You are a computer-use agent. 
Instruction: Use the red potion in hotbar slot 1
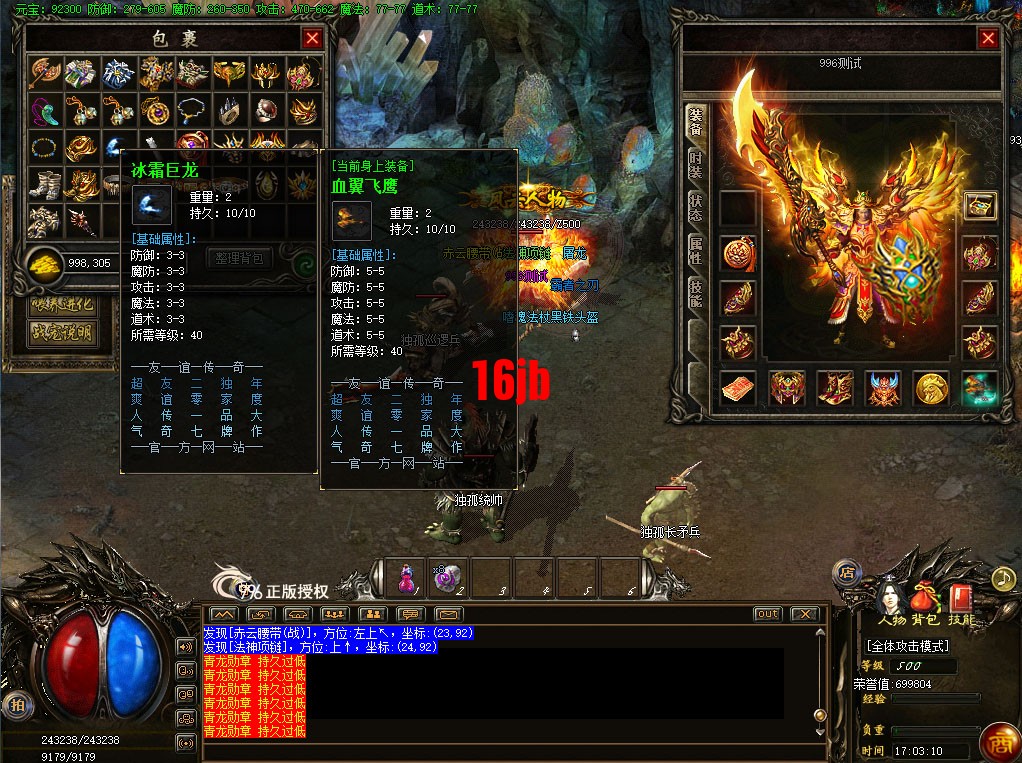(406, 577)
